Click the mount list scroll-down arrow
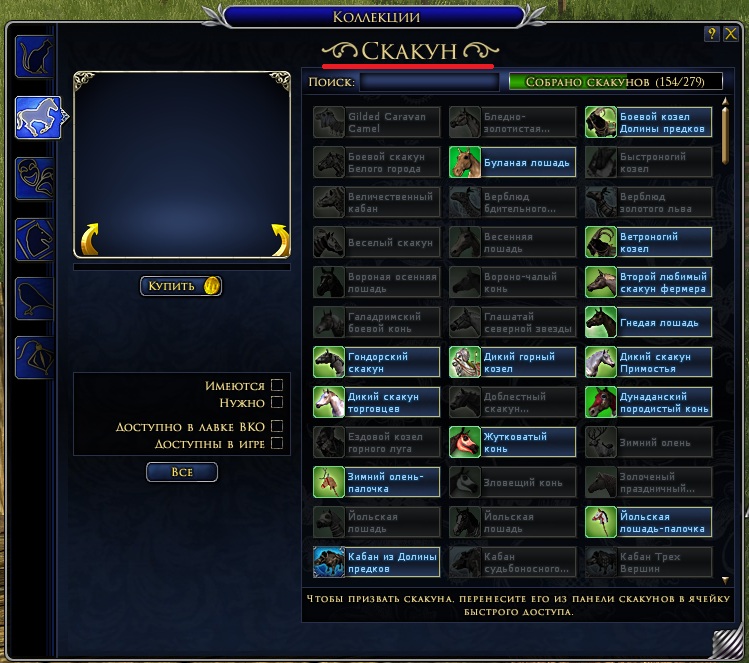The image size is (749, 663). click(725, 579)
